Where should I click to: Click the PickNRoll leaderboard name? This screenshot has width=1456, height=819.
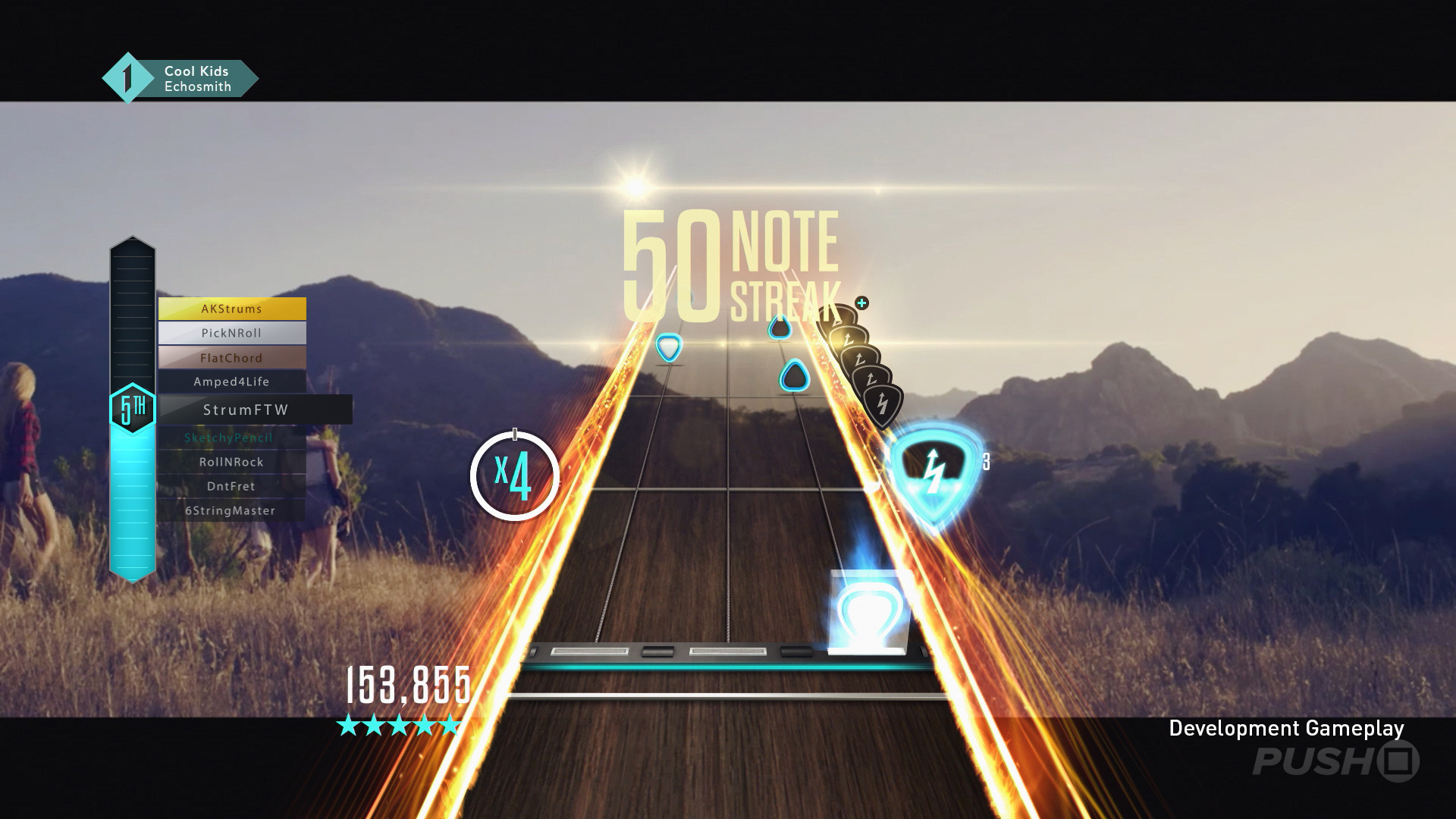point(231,333)
